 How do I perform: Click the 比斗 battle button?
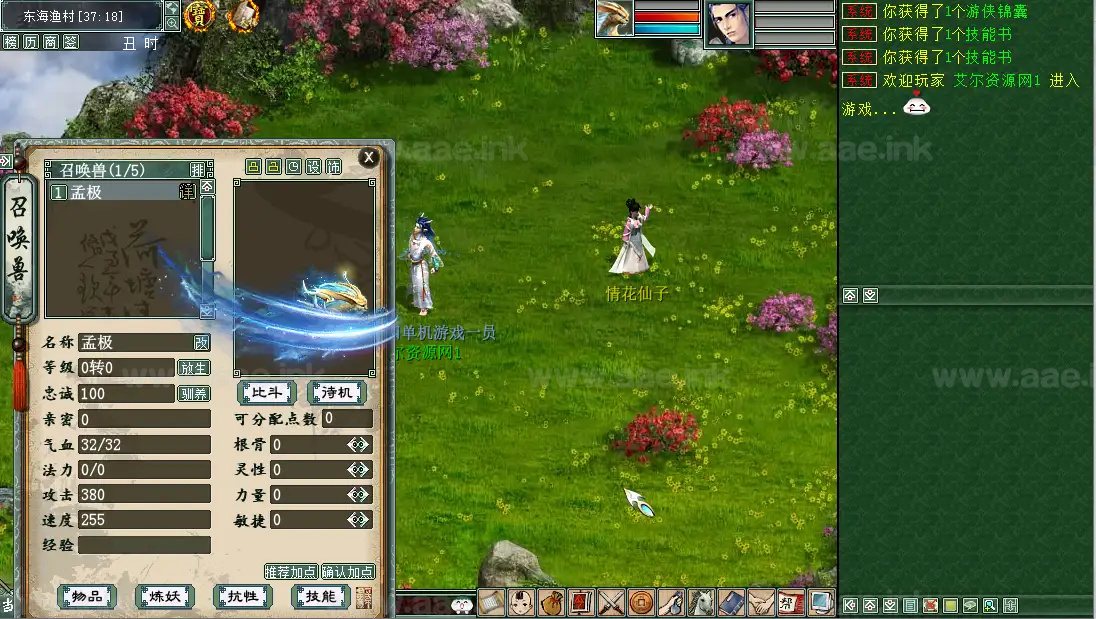coord(266,393)
